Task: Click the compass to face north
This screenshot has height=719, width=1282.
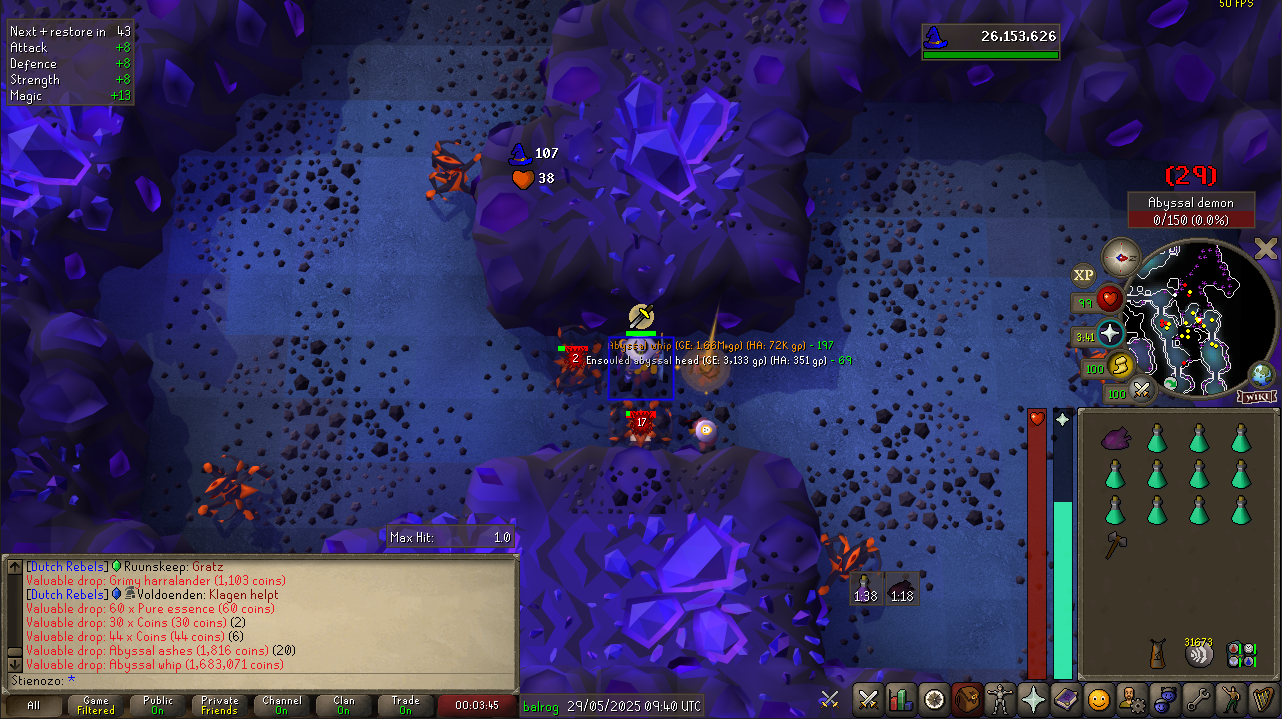Action: (1121, 257)
